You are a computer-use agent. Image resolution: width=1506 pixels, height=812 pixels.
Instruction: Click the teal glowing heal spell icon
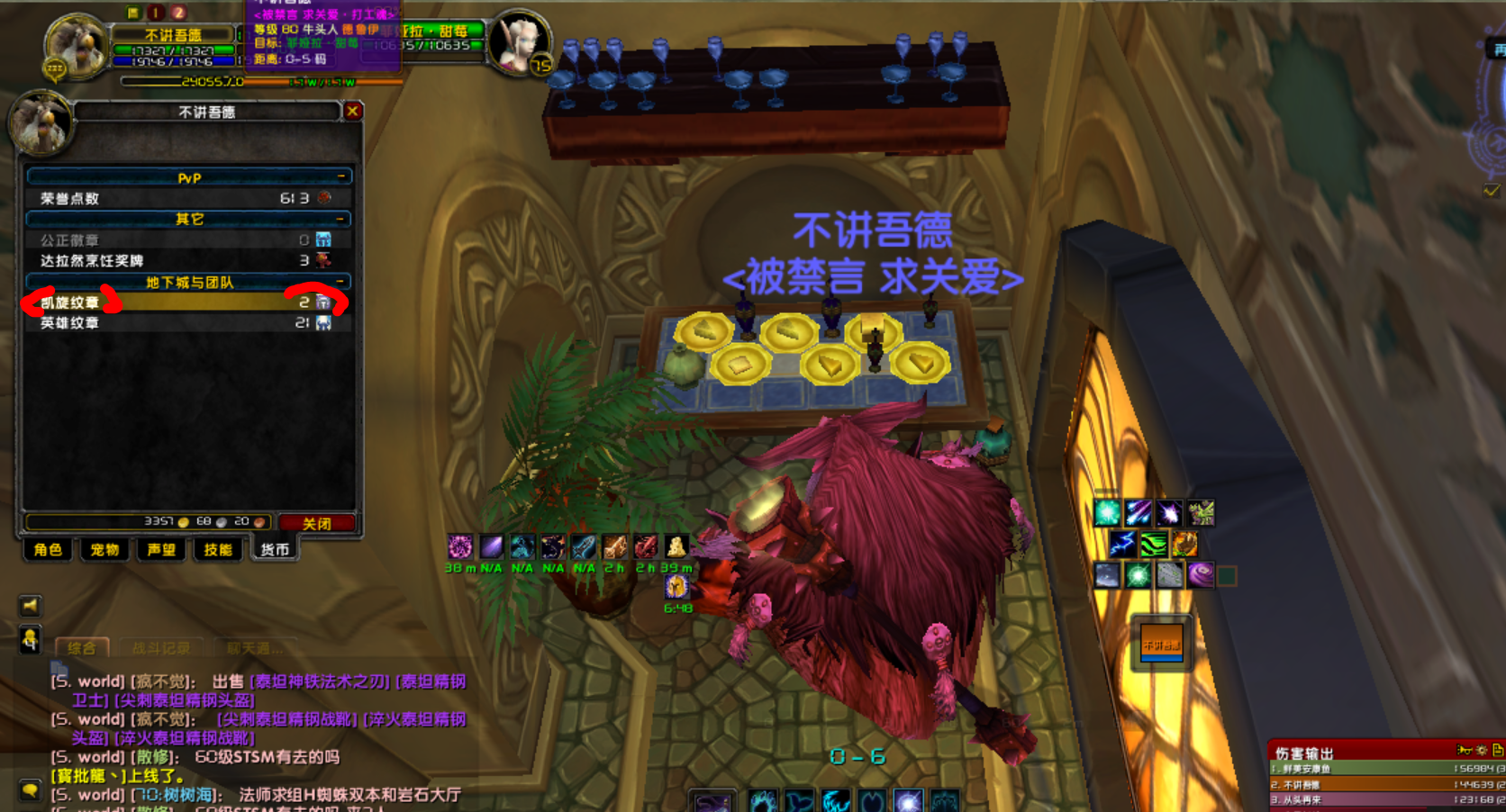pos(1107,513)
